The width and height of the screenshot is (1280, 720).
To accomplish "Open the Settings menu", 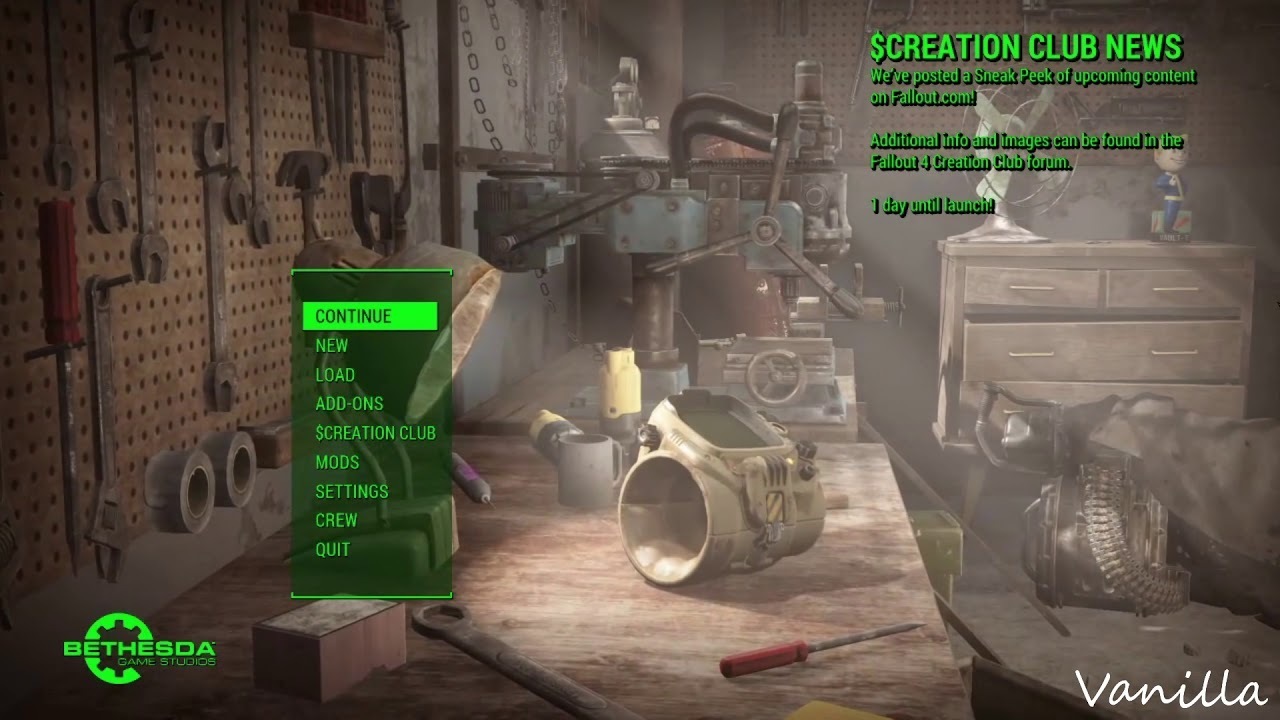I will coord(352,491).
